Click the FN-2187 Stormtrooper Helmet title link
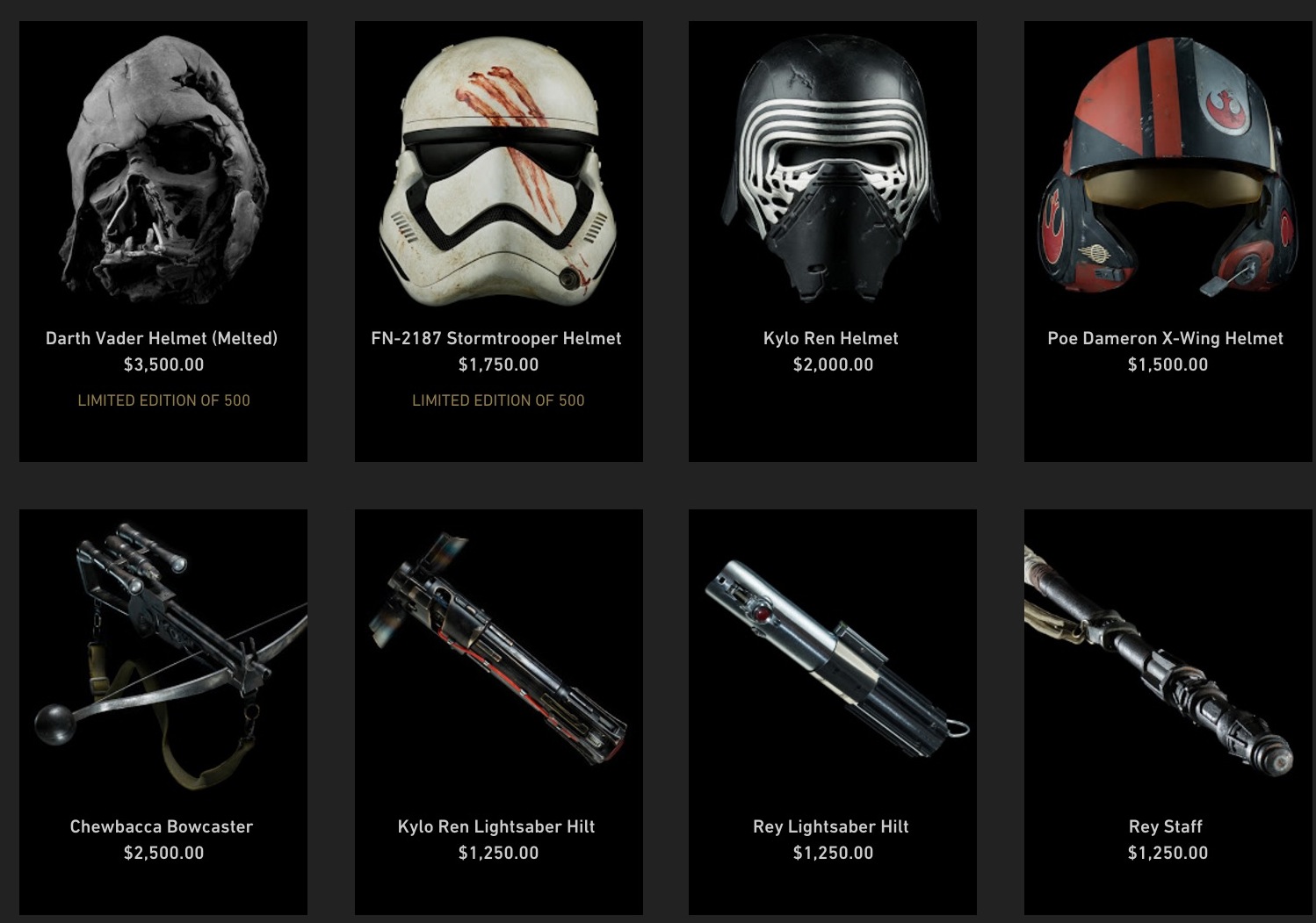 click(x=496, y=338)
